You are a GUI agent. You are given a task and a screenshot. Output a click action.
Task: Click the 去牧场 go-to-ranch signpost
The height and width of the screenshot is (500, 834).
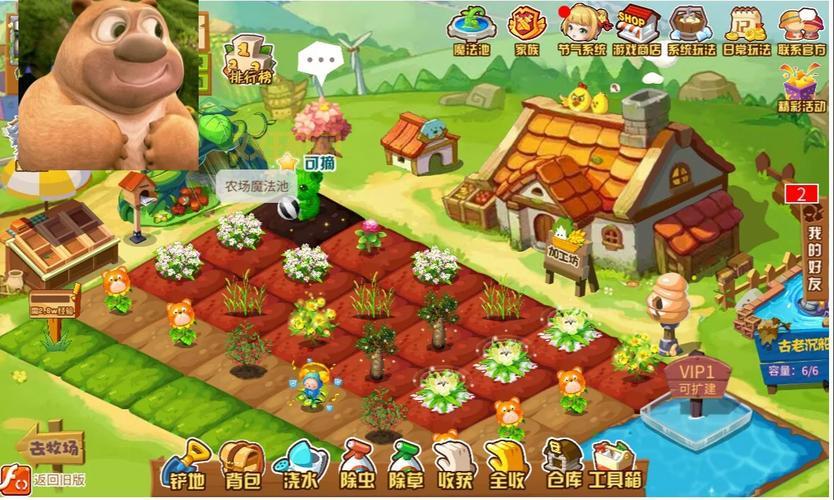56,445
